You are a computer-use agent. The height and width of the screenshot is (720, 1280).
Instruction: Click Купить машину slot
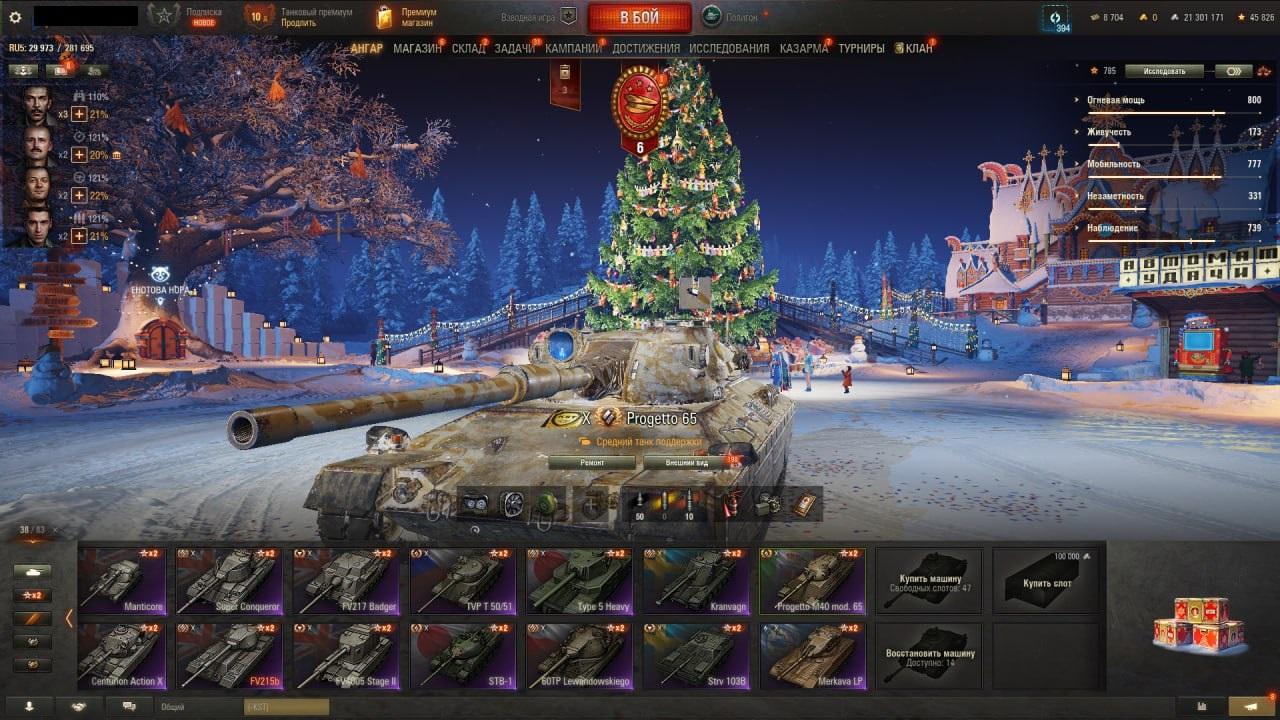click(930, 580)
